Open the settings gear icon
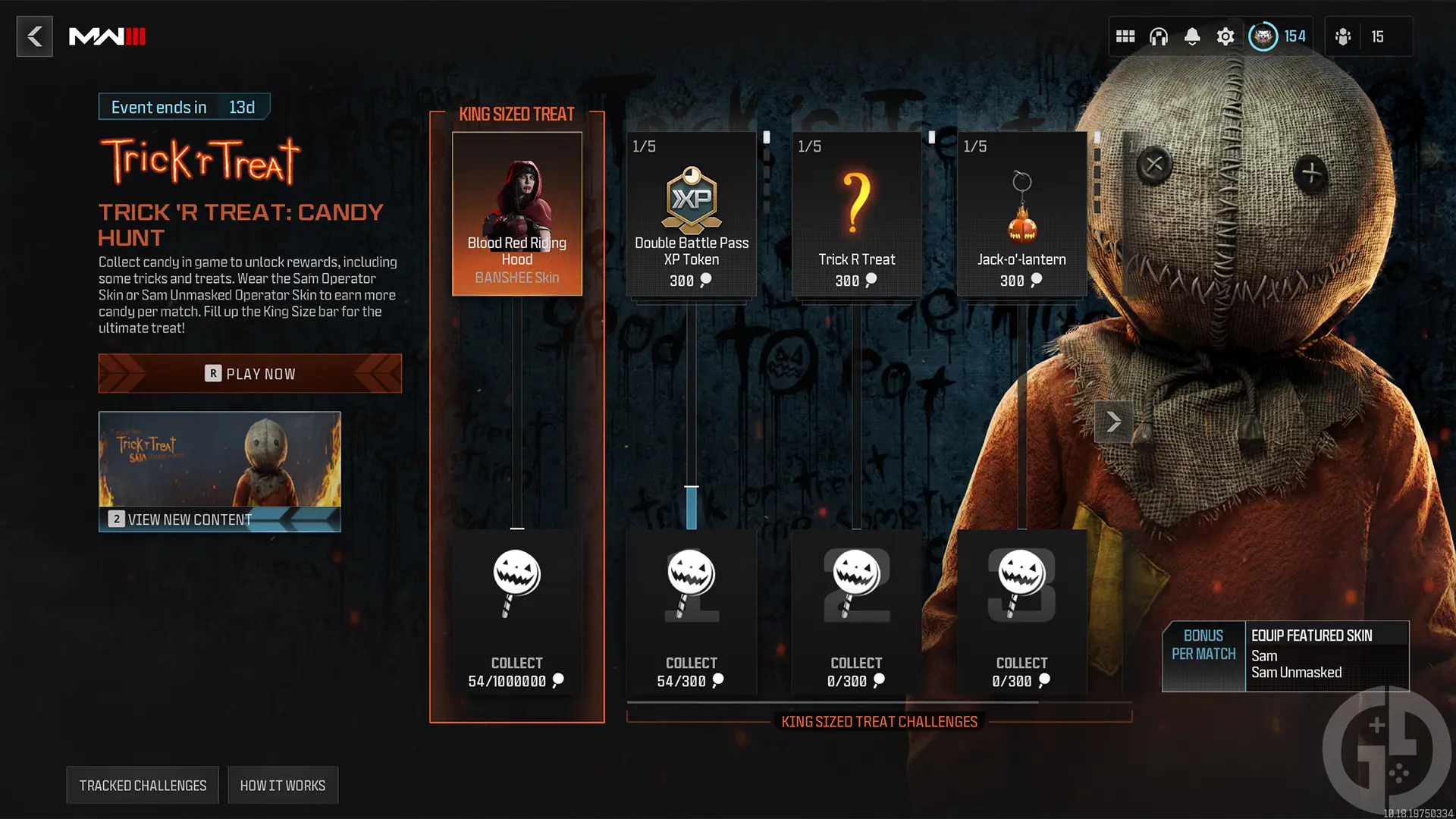 [1225, 36]
